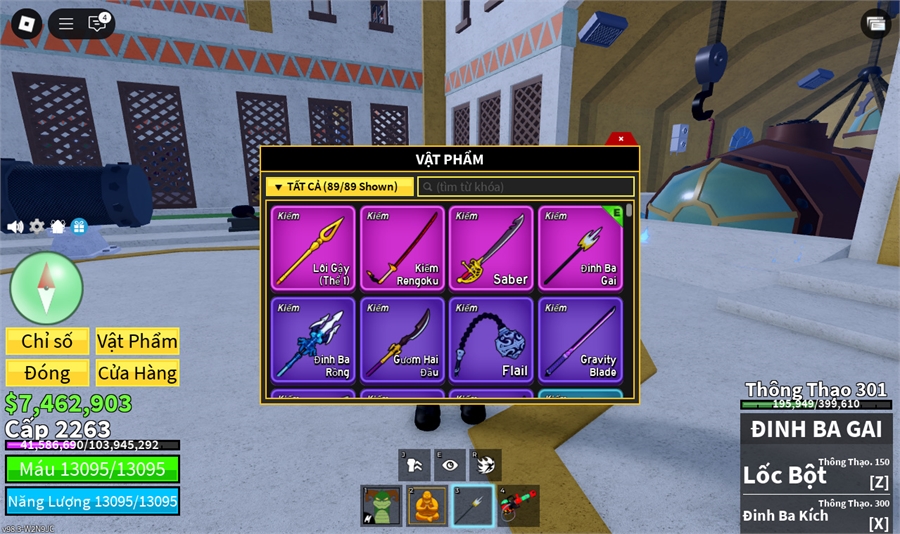Viewport: 900px width, 534px height.
Task: Activate the eye observation ability icon
Action: pyautogui.click(x=450, y=465)
